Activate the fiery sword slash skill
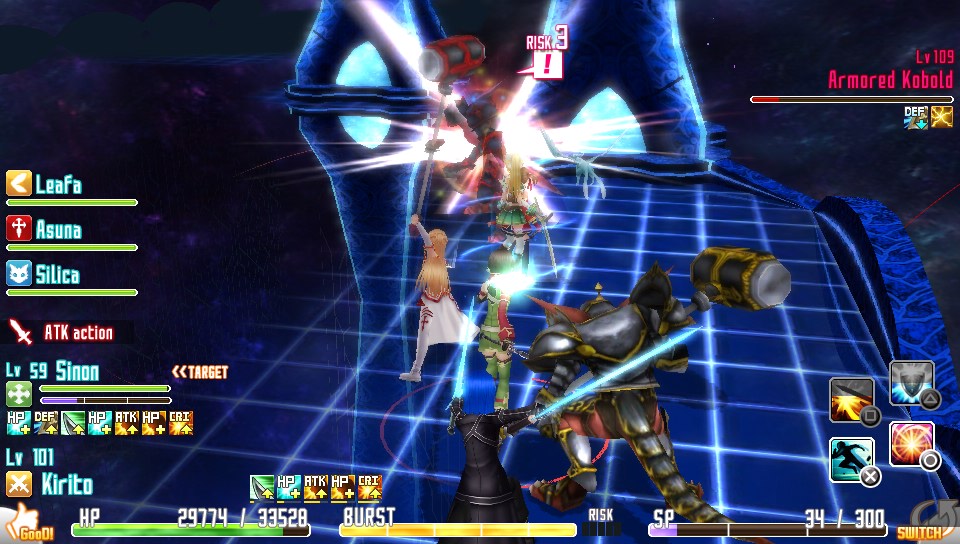 [x=851, y=400]
